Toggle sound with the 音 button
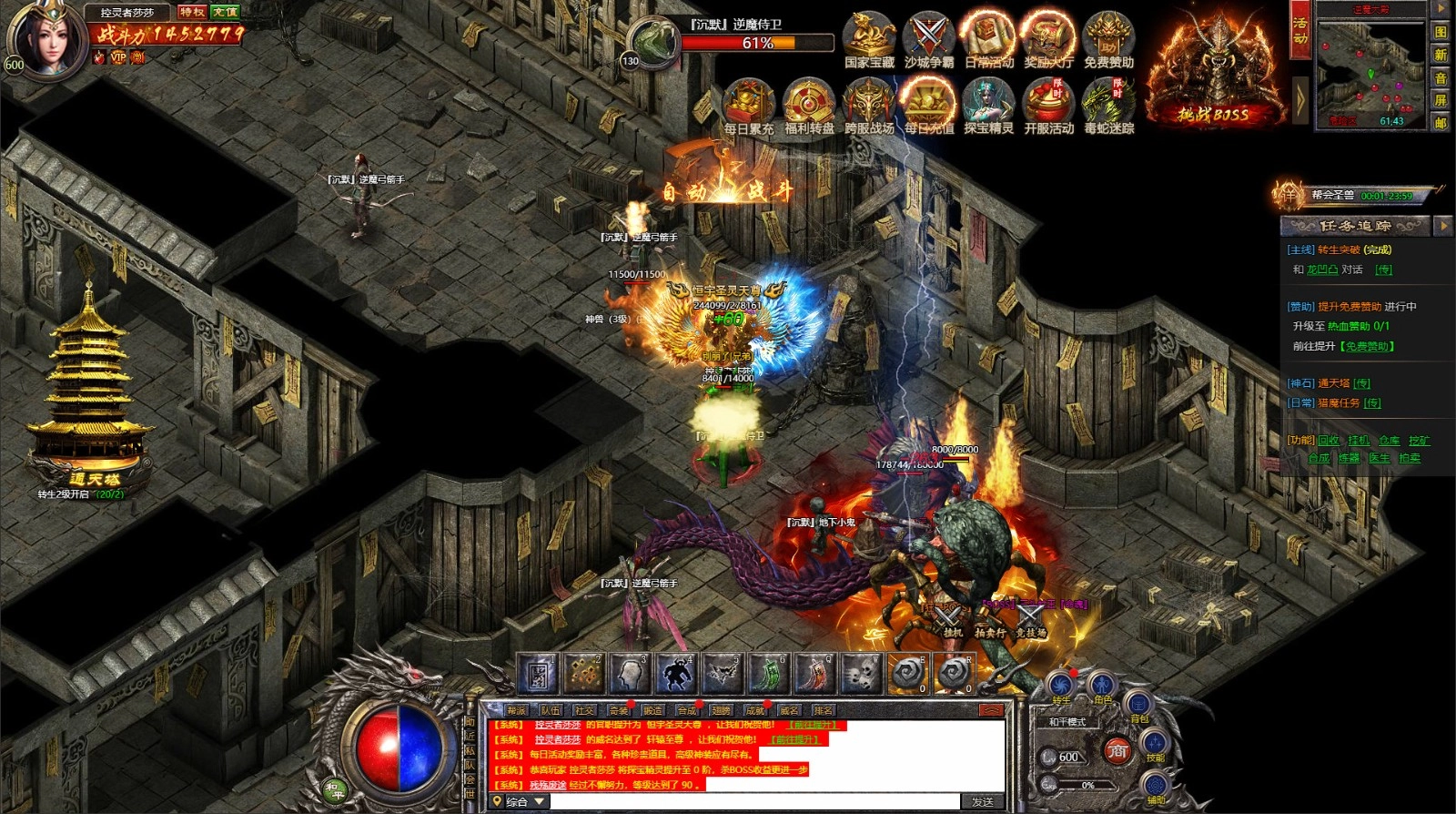The height and width of the screenshot is (814, 1456). pyautogui.click(x=1441, y=77)
